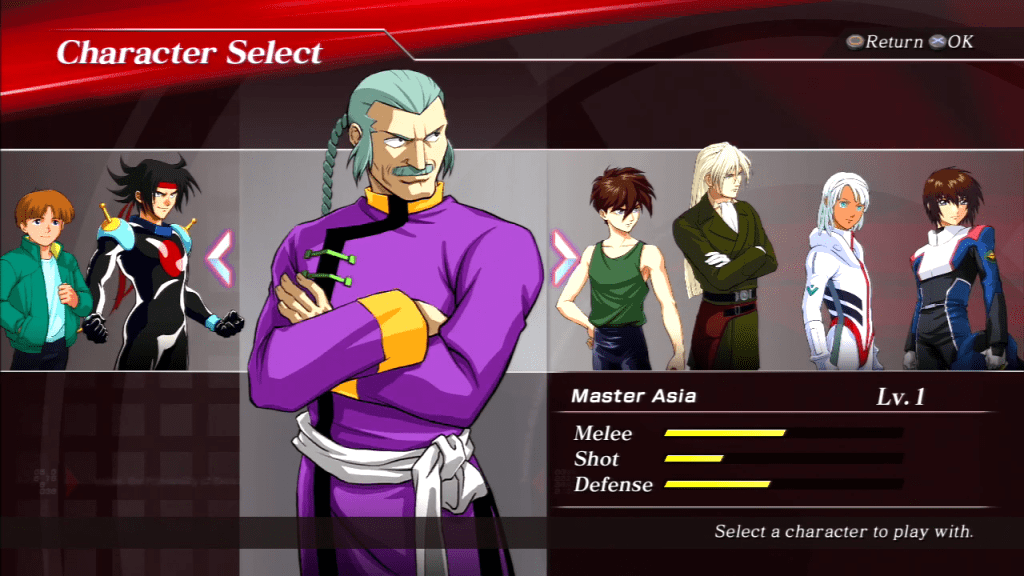The image size is (1024, 576).
Task: Select the left pink arrow to scroll characters
Action: (x=219, y=259)
